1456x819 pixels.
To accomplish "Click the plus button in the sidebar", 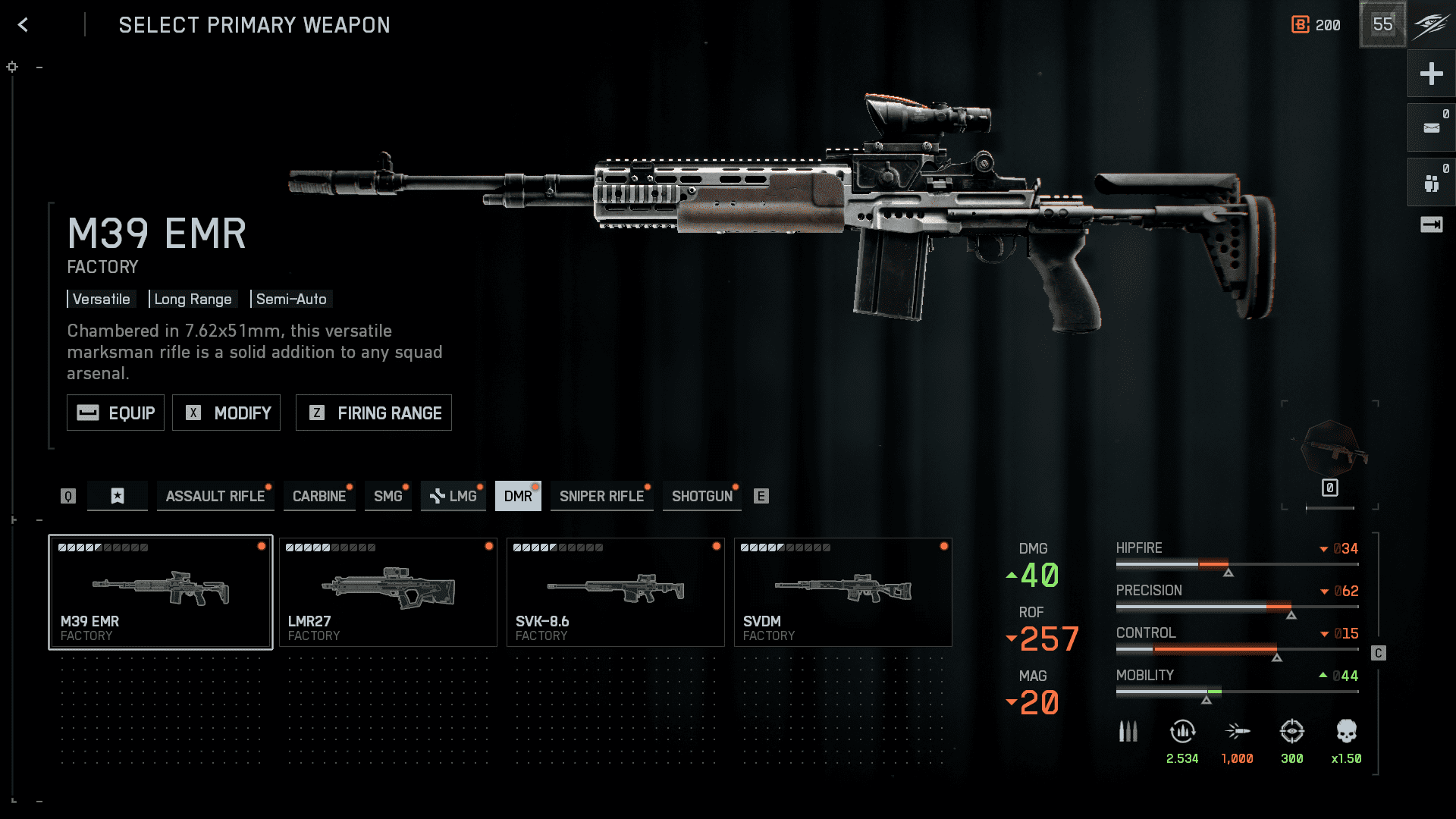I will coord(1431,74).
